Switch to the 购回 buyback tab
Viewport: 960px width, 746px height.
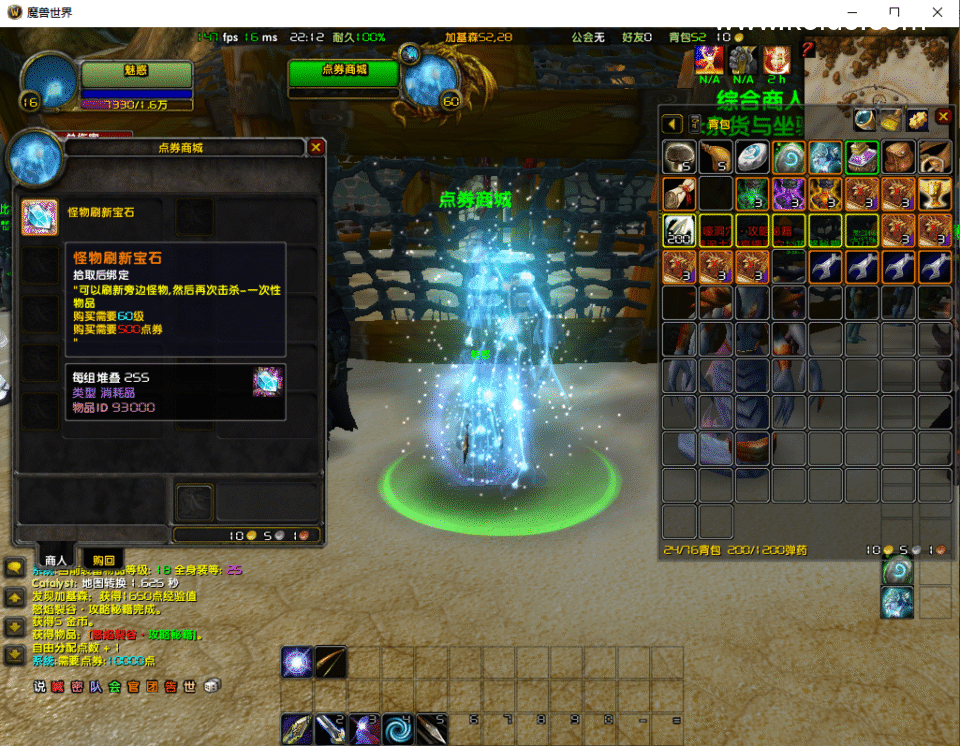[103, 559]
